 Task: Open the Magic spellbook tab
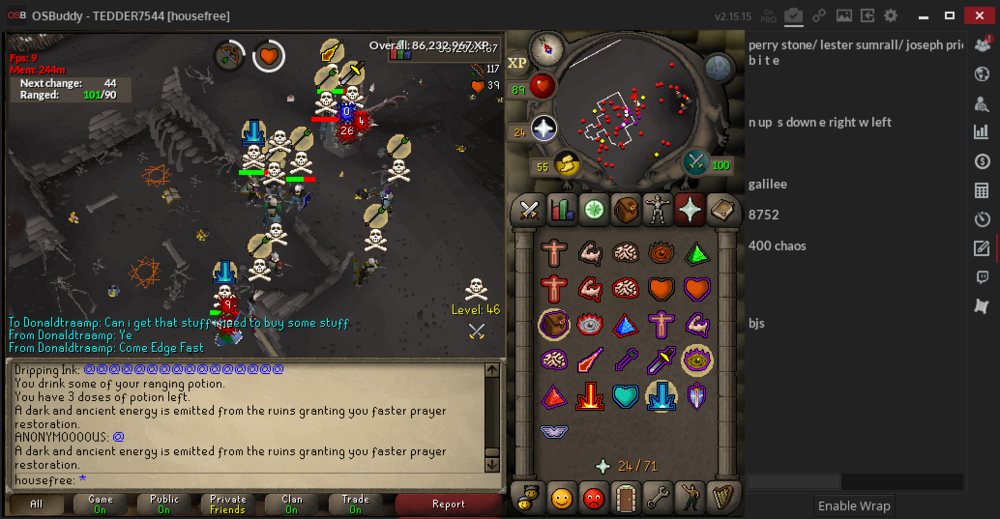[722, 210]
